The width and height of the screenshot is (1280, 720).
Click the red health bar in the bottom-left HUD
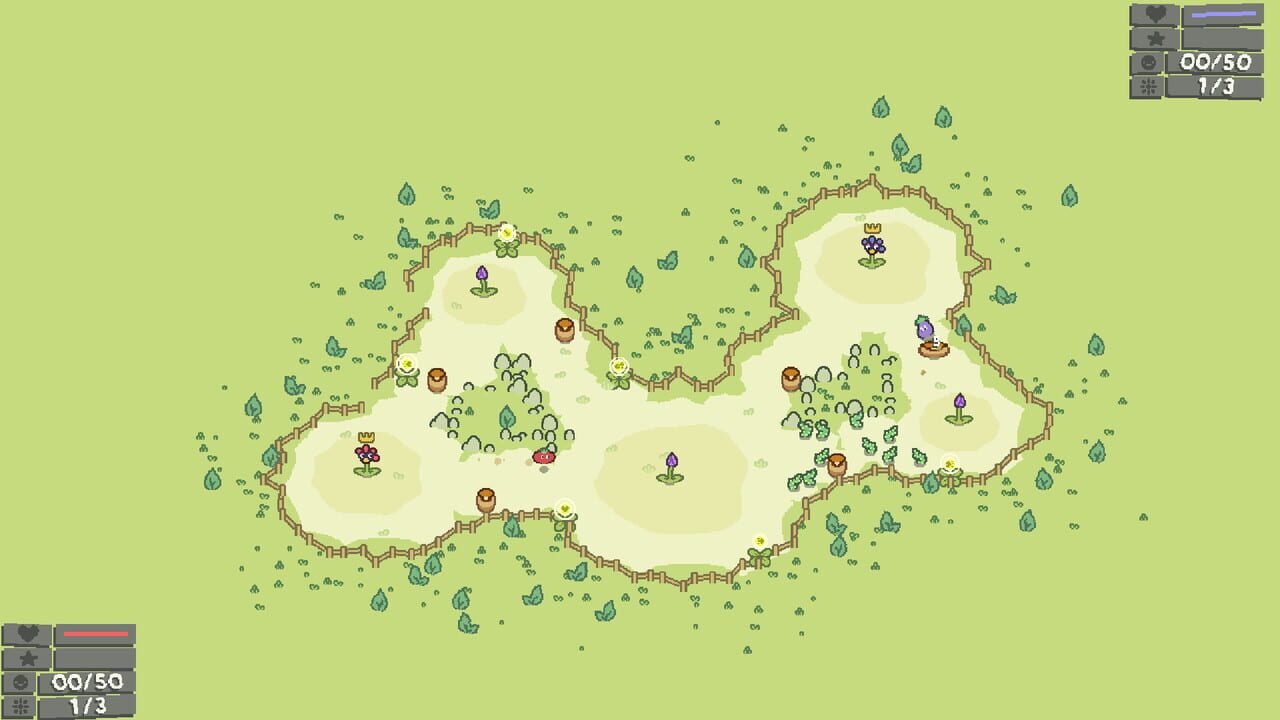coord(96,633)
